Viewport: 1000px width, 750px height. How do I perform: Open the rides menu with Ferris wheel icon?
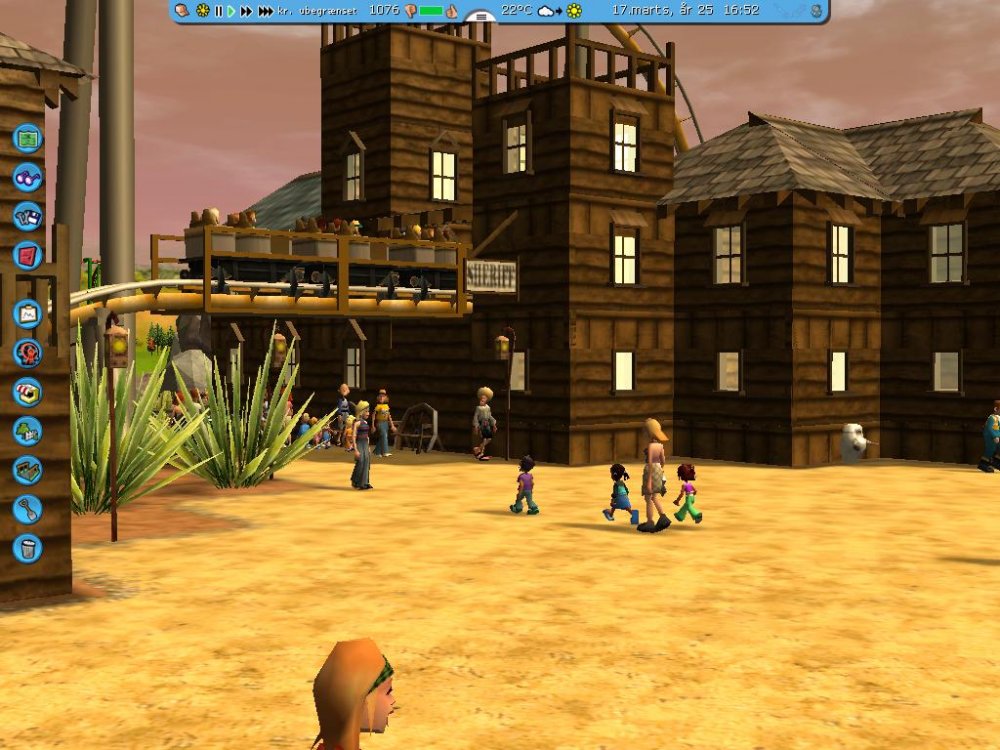[28, 352]
